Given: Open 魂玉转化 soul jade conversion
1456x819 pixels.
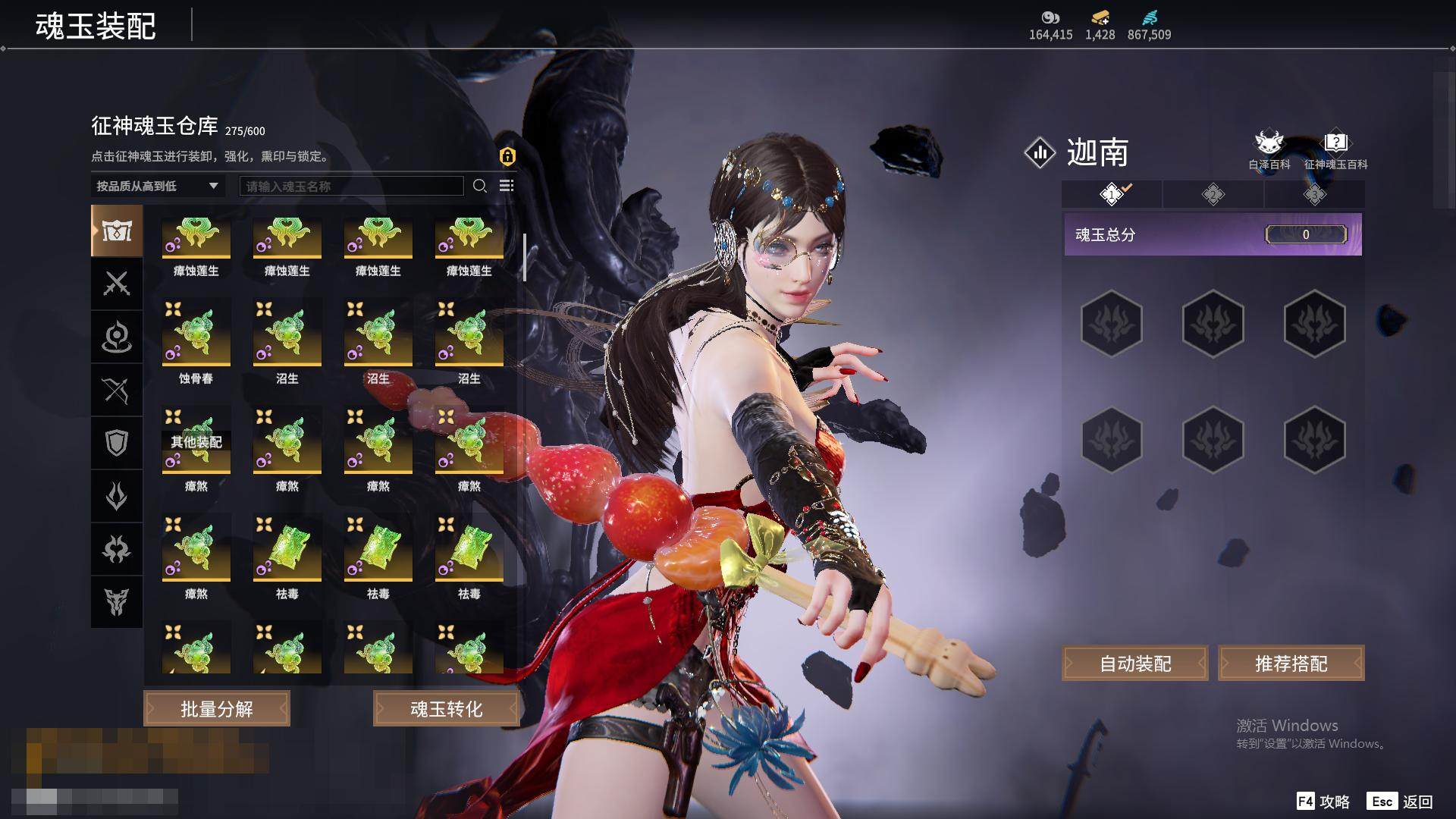Looking at the screenshot, I should point(446,709).
